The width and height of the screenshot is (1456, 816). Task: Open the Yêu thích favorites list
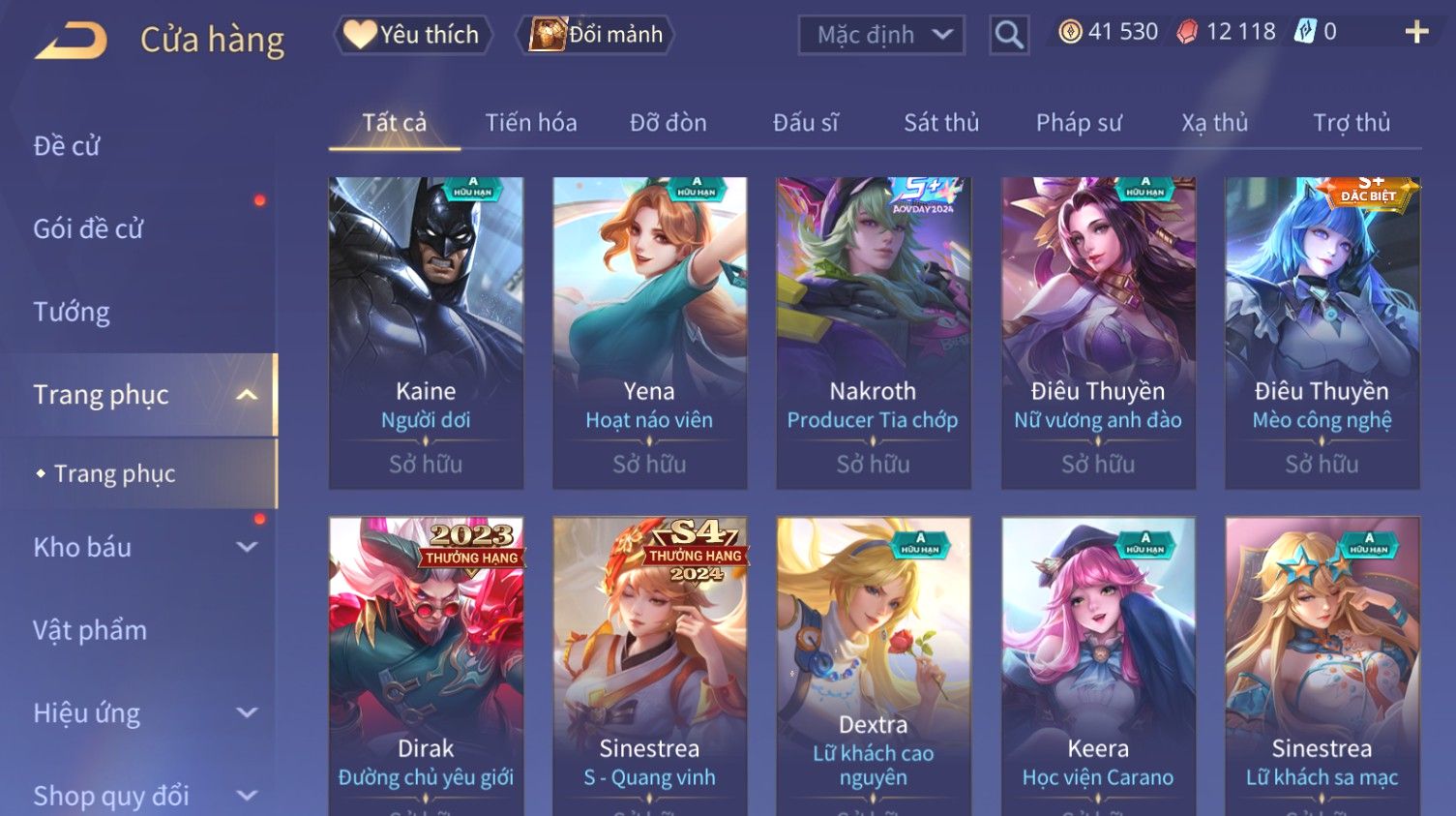coord(413,35)
